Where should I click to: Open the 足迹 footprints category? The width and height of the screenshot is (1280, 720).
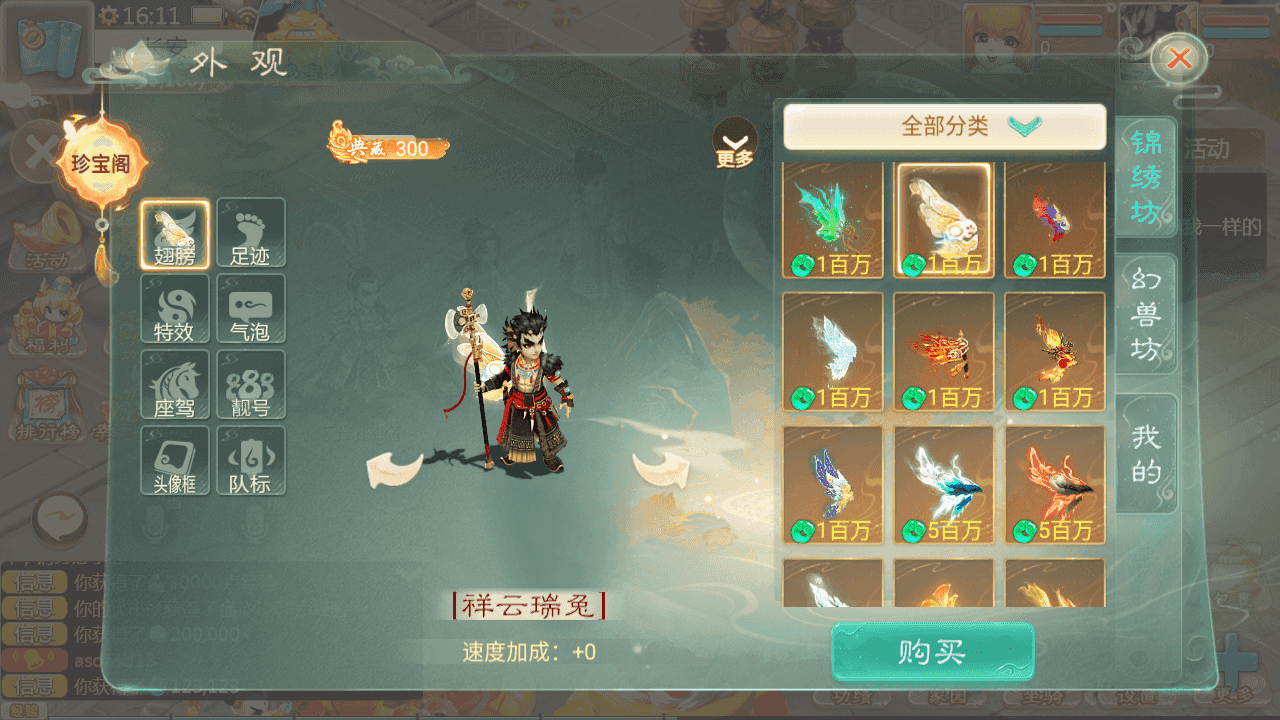click(x=251, y=232)
